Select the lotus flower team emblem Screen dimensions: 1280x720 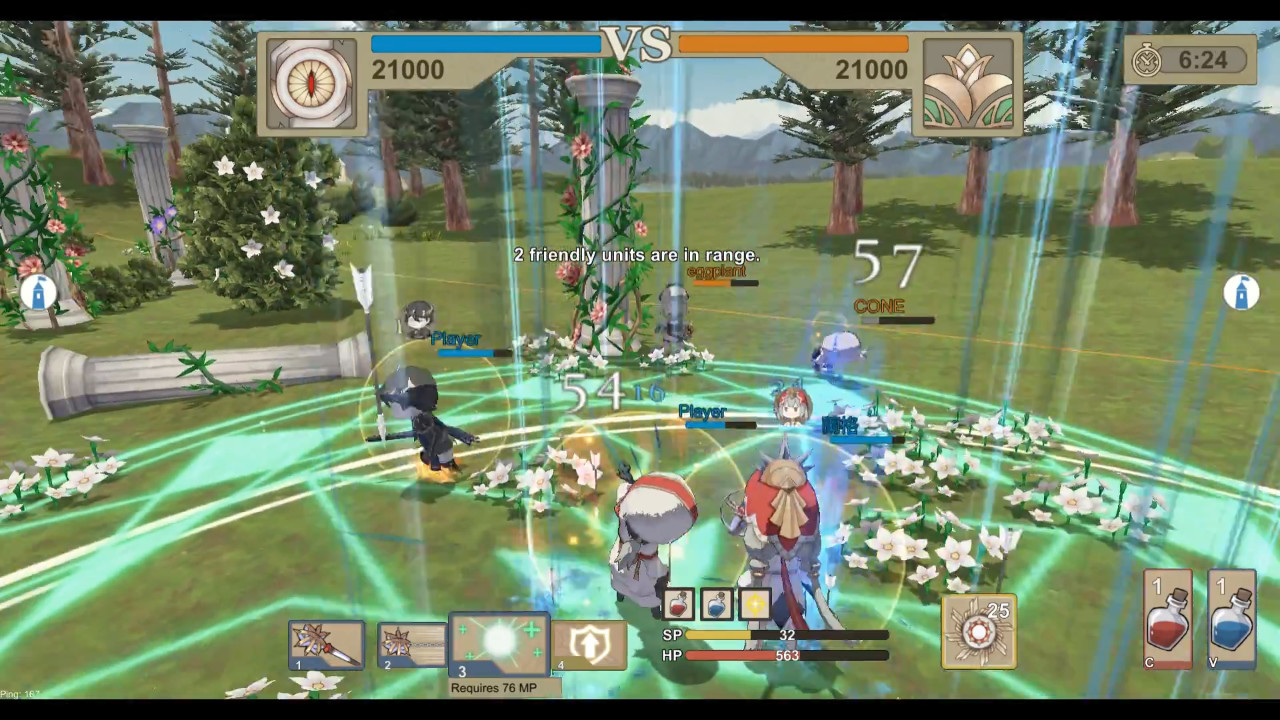point(967,84)
